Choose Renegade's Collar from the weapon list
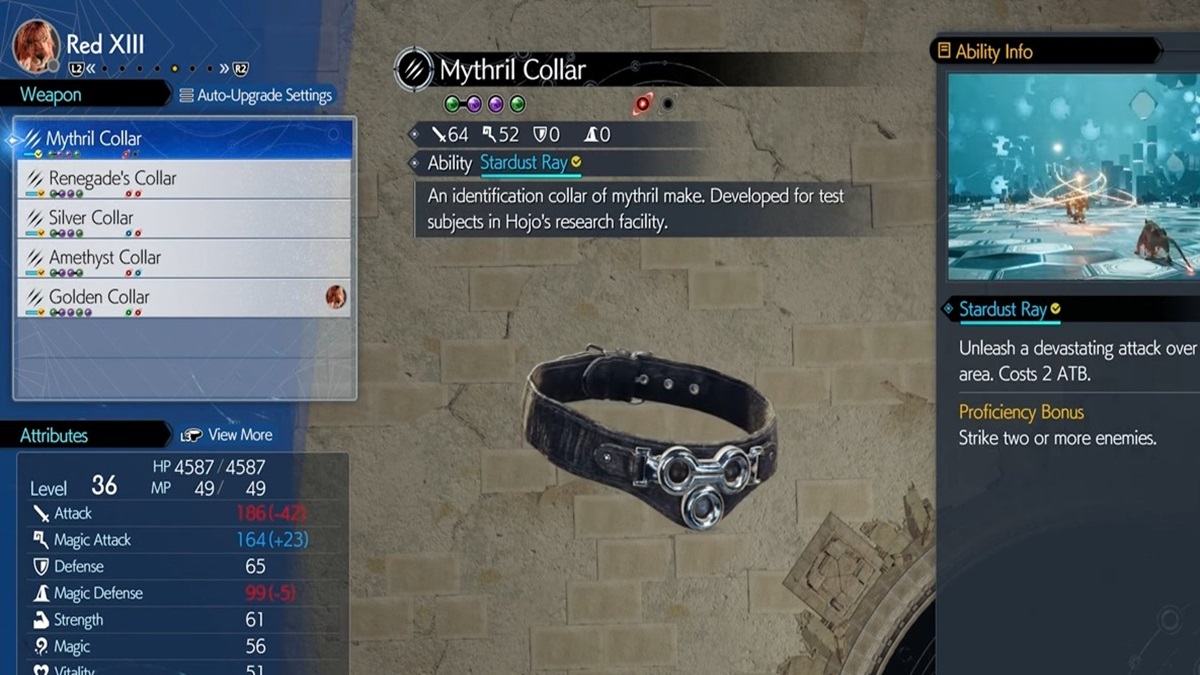Screen dimensions: 1200x675 pos(184,179)
